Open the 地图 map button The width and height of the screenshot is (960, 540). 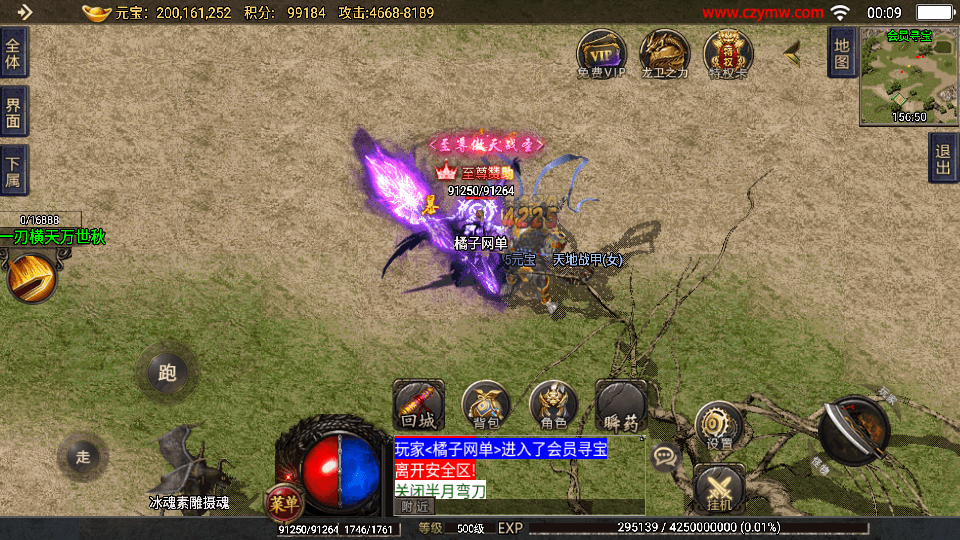[x=842, y=52]
